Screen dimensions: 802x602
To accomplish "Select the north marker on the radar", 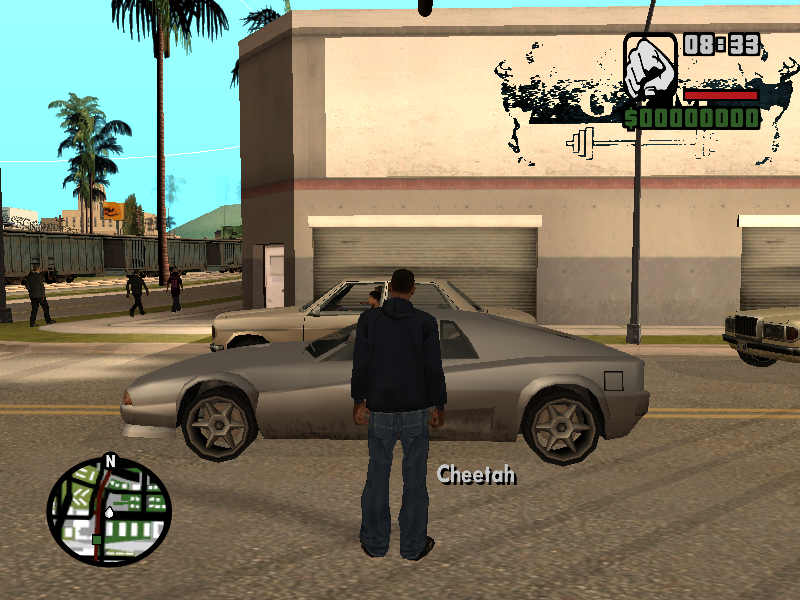I will pyautogui.click(x=110, y=461).
